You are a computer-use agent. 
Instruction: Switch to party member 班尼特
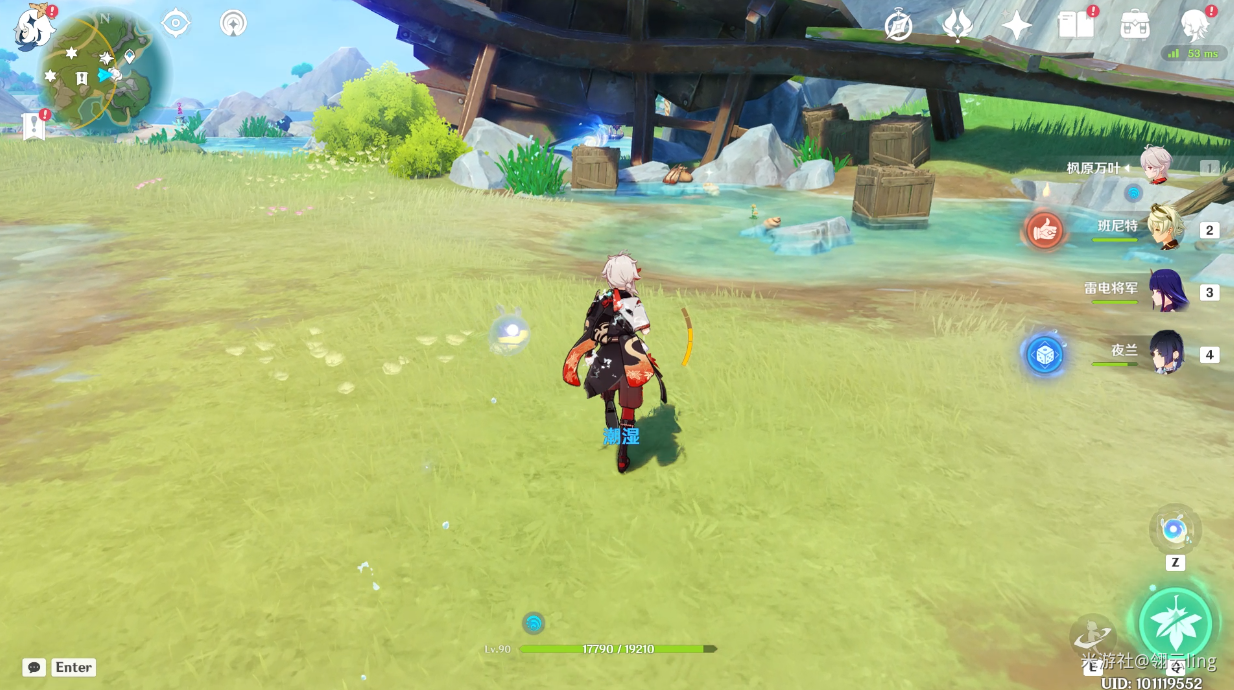tap(1164, 229)
